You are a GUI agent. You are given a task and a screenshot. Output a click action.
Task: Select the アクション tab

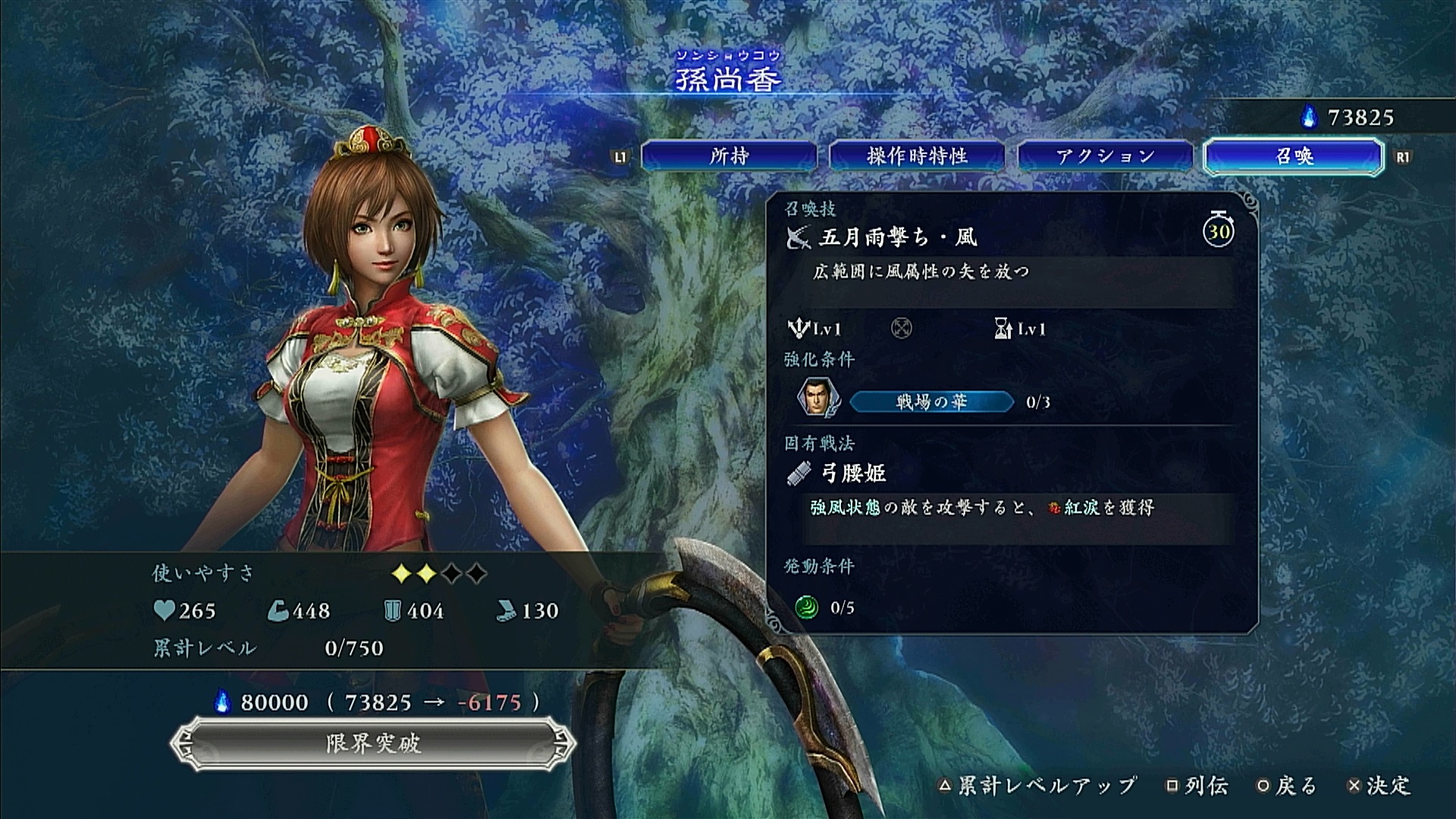1105,156
